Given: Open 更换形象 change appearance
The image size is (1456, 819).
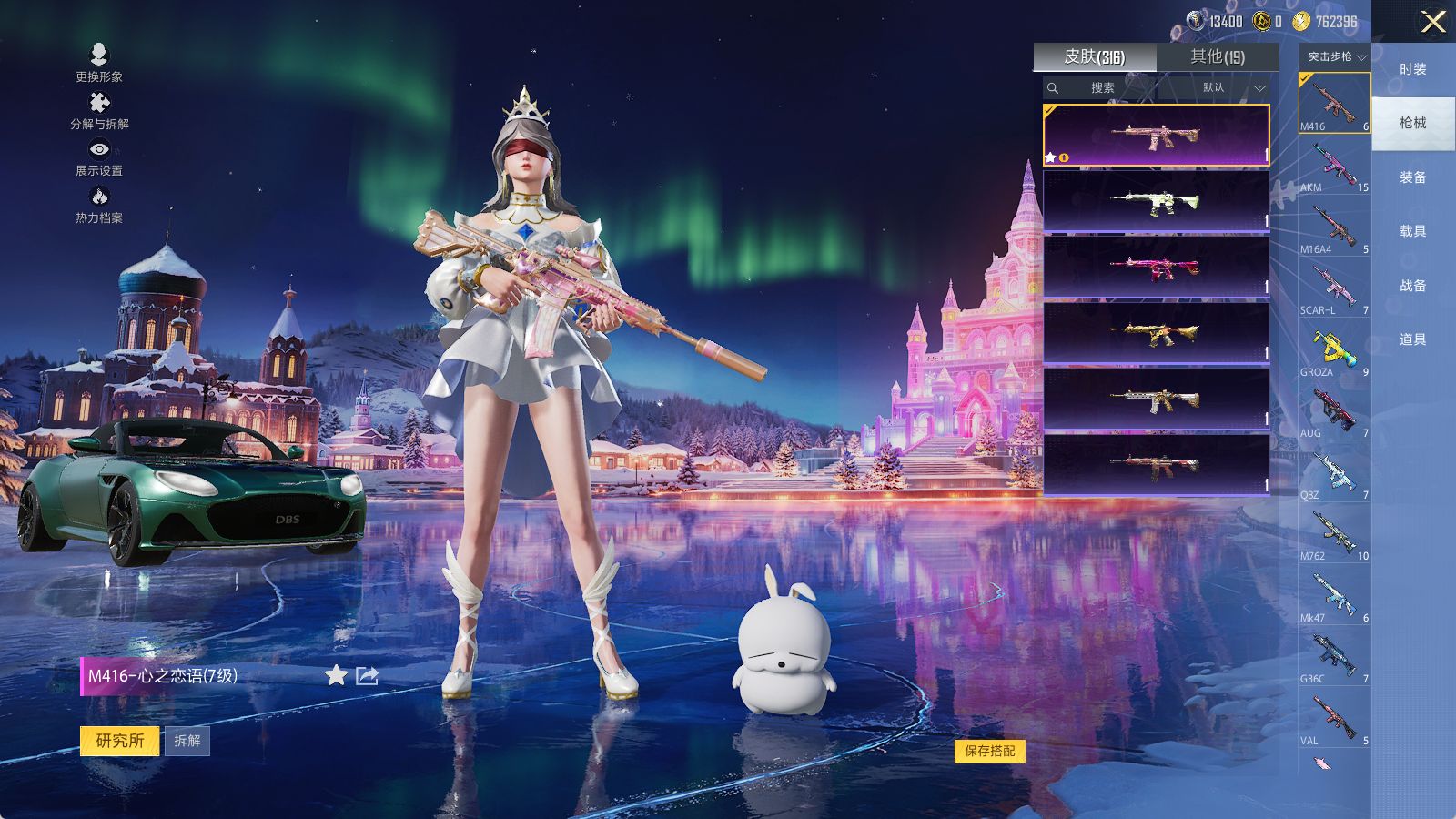Looking at the screenshot, I should coord(99,63).
